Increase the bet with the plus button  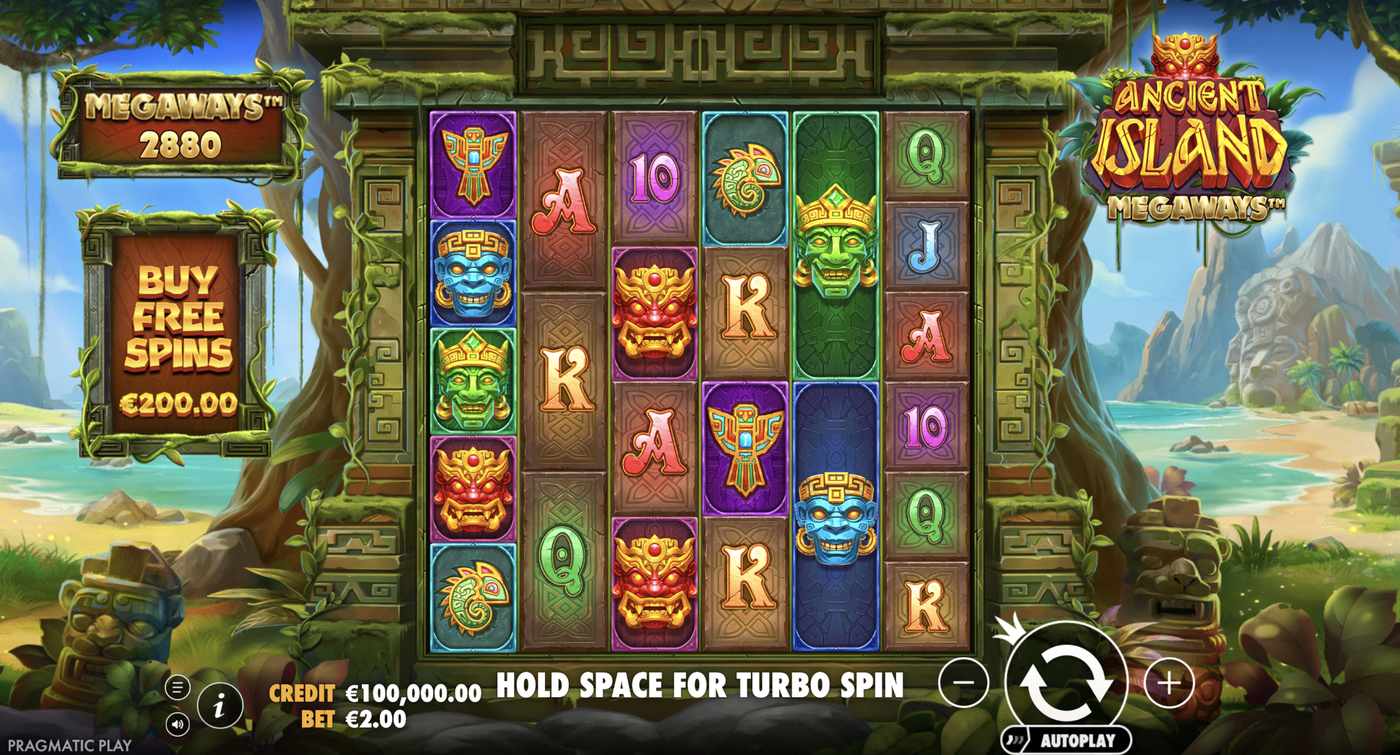1168,682
